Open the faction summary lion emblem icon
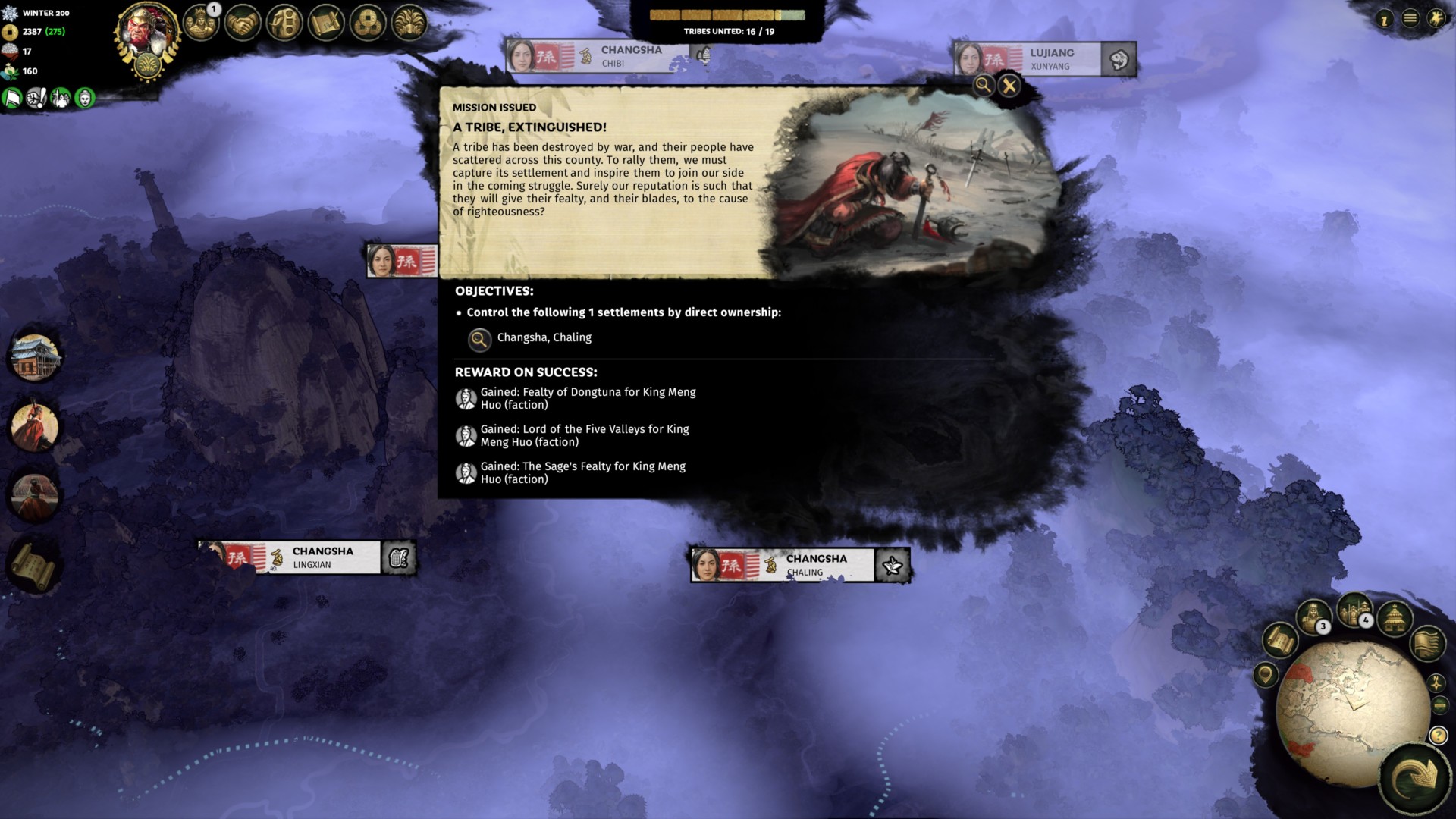 [409, 21]
